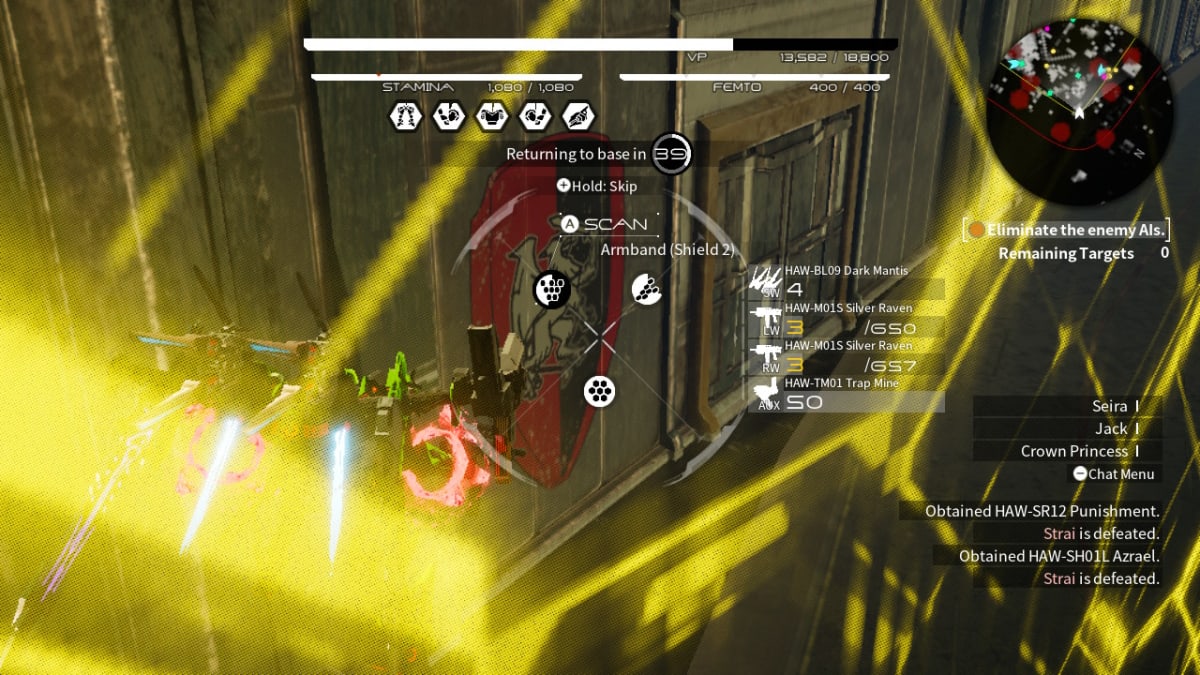Screen dimensions: 1200x675
Task: Open the Chat Menu
Action: [1113, 474]
